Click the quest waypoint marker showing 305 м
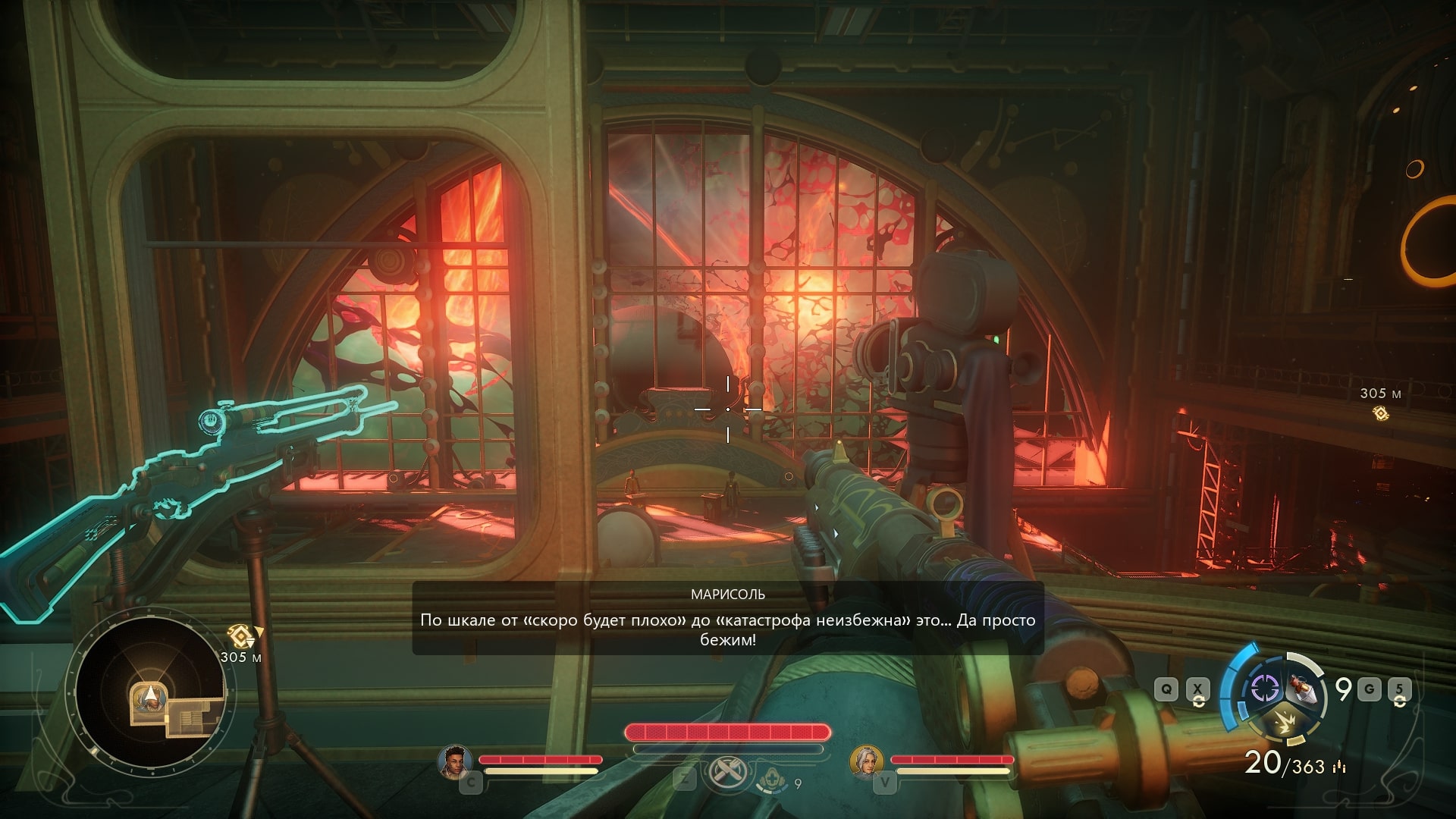This screenshot has height=819, width=1456. click(x=1380, y=413)
